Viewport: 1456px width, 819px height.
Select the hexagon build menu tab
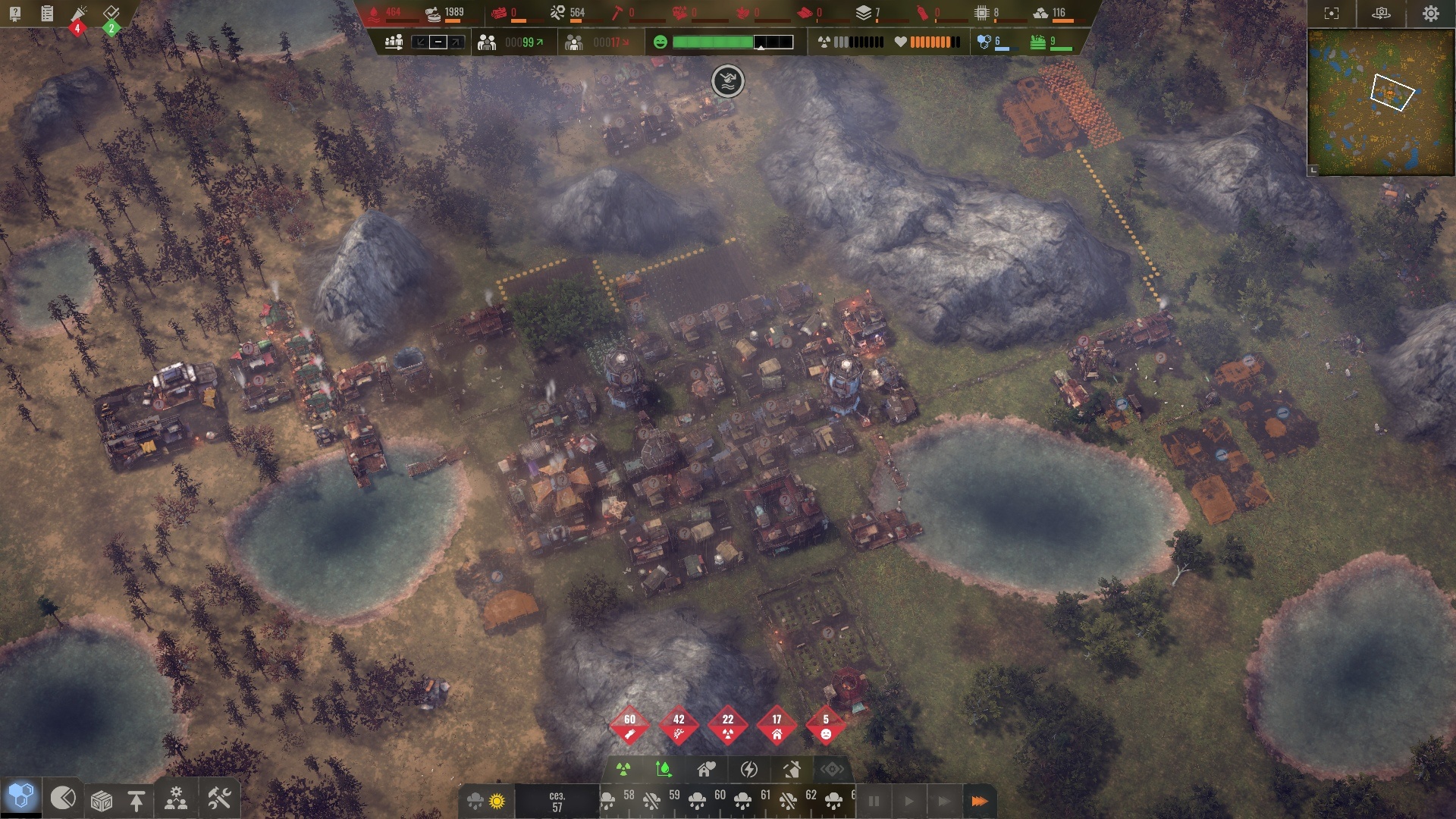[20, 797]
